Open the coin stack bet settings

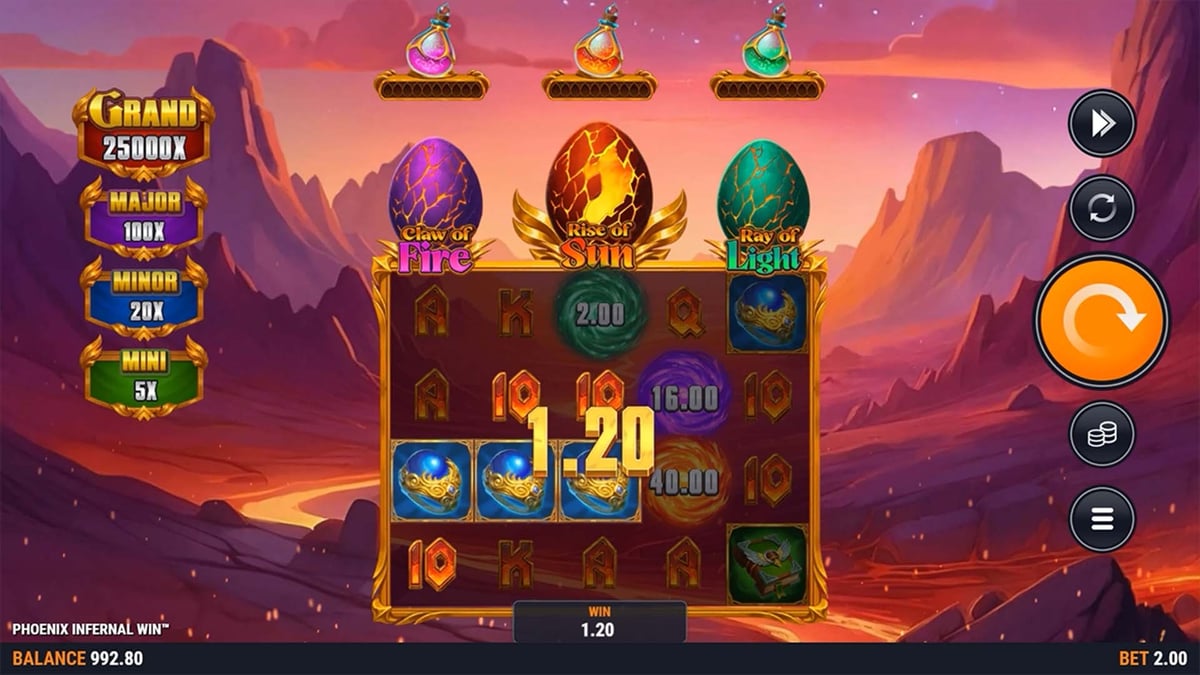(1101, 434)
